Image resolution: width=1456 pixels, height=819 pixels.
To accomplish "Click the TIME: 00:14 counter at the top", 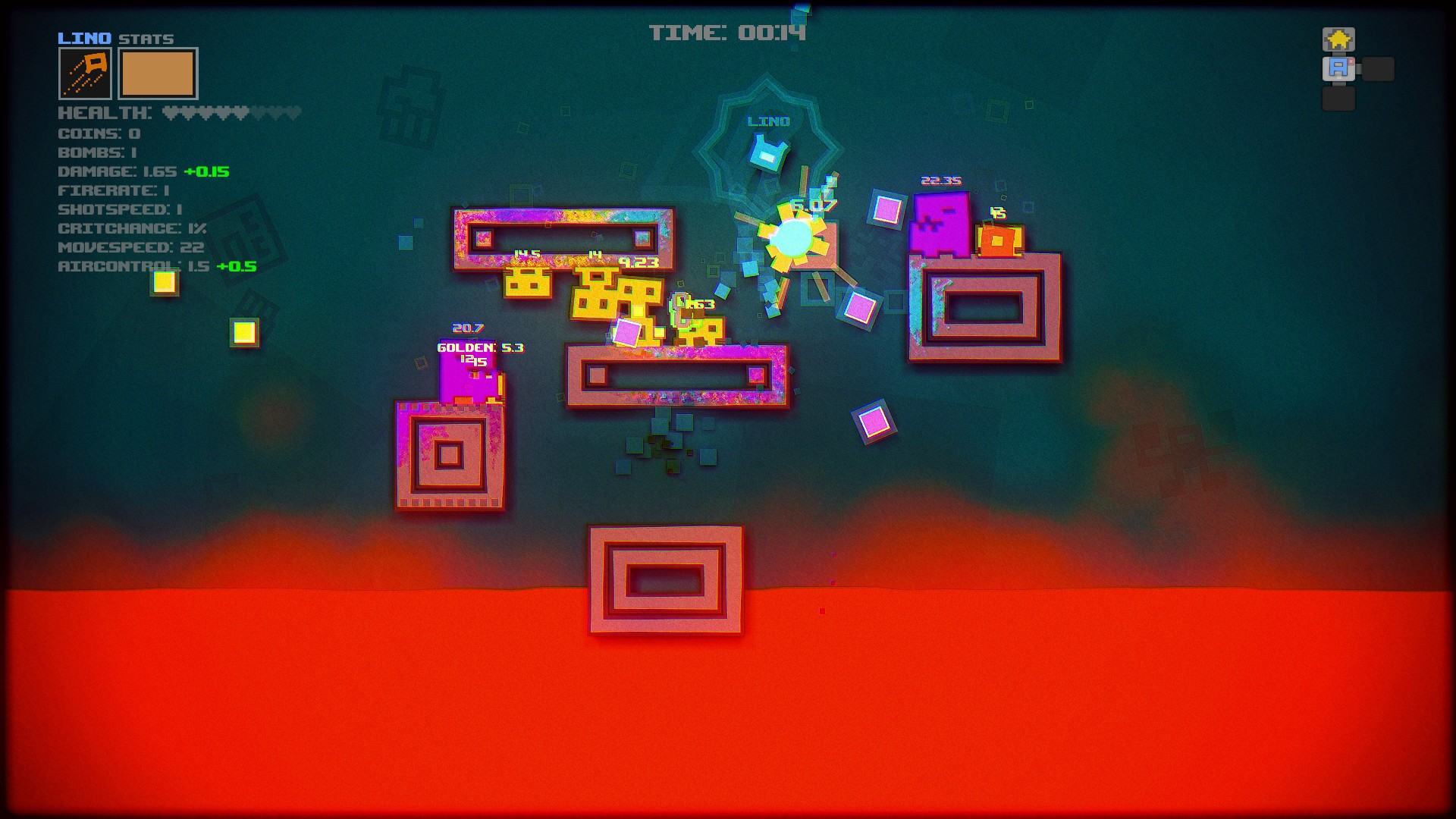I will [x=728, y=33].
